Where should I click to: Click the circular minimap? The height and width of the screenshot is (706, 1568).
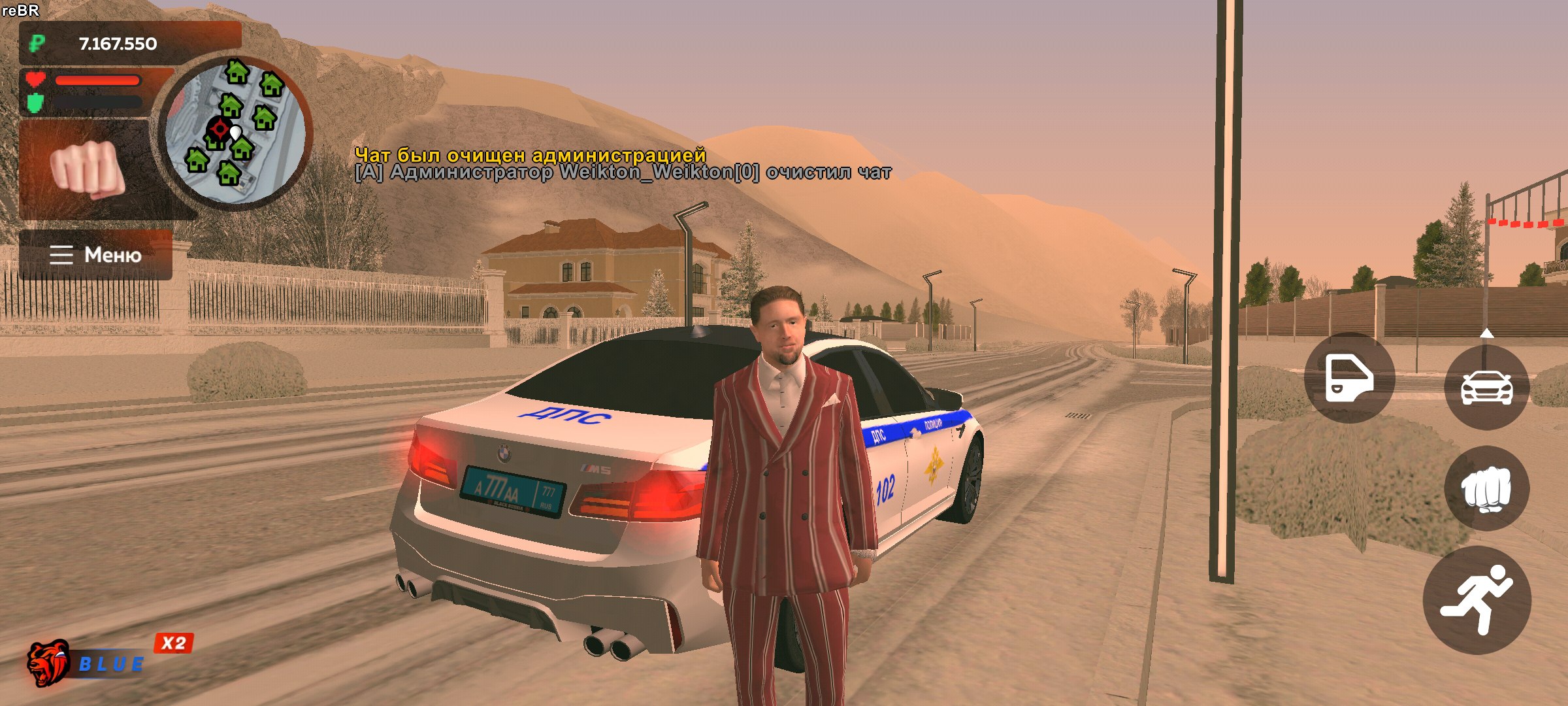point(235,131)
